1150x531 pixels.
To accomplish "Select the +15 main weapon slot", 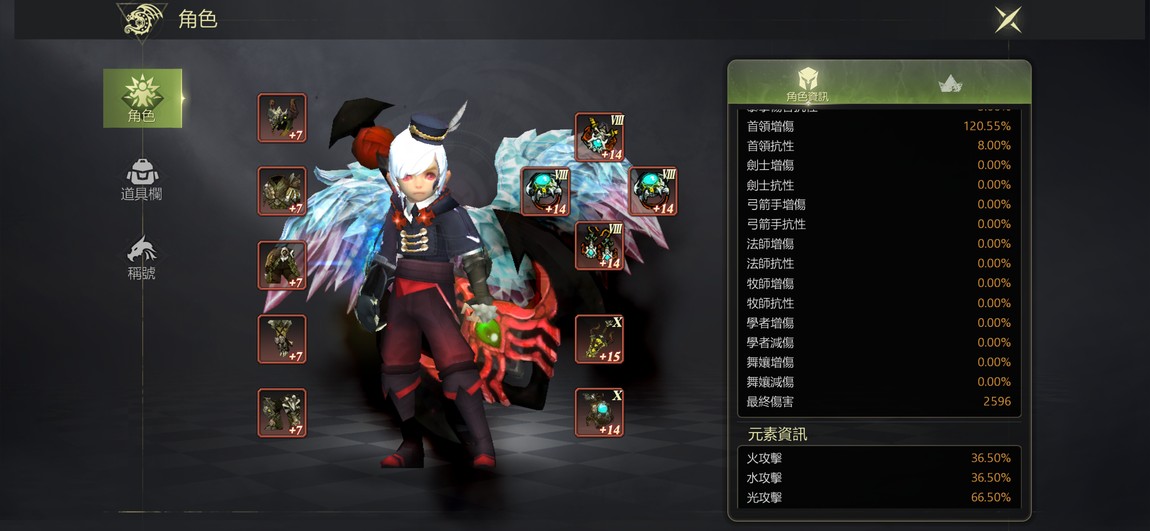I will (x=599, y=340).
